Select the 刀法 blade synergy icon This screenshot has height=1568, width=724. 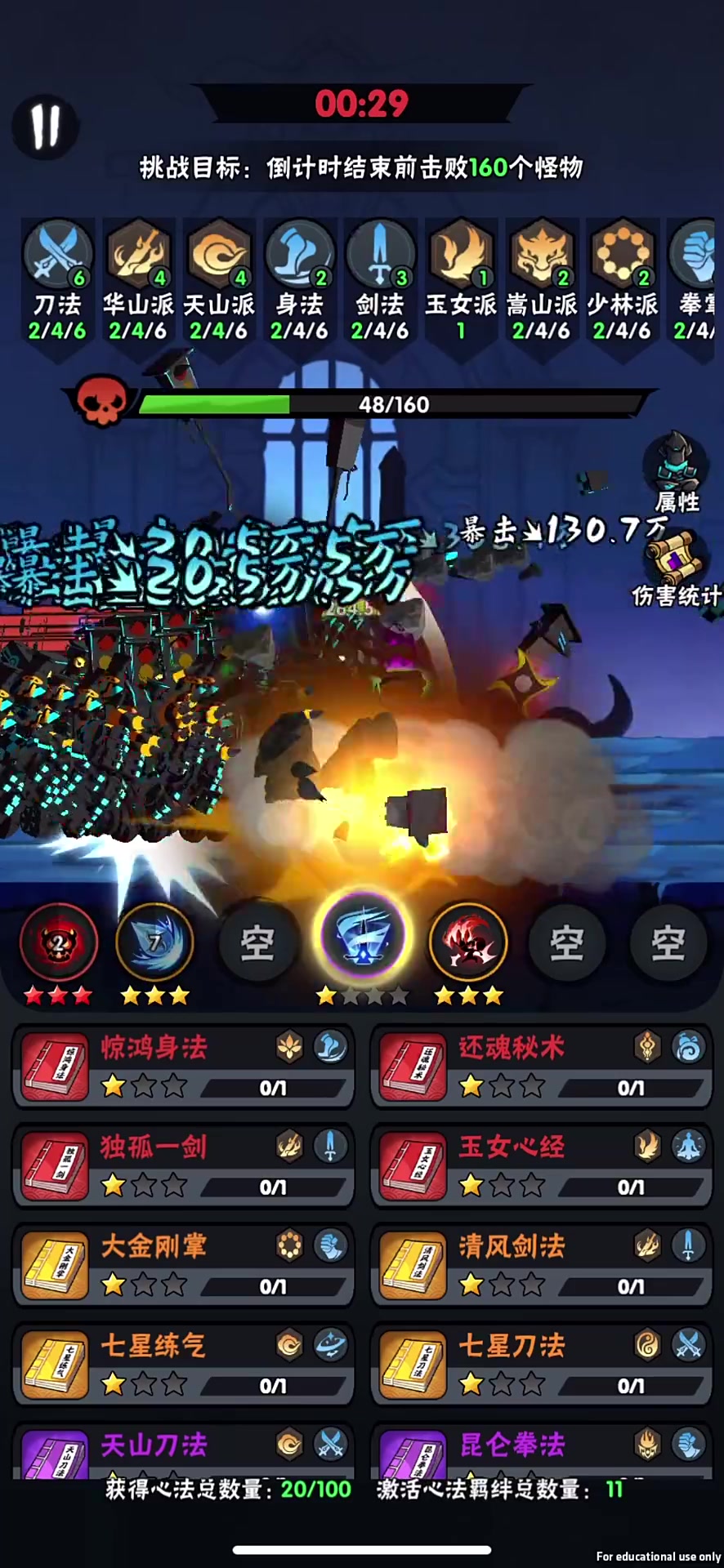tap(57, 253)
